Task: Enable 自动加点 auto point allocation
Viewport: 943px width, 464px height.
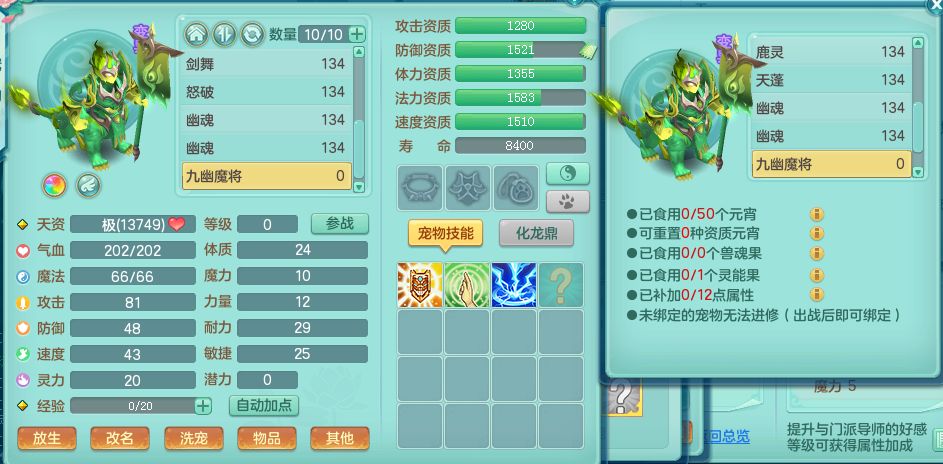Action: 264,405
